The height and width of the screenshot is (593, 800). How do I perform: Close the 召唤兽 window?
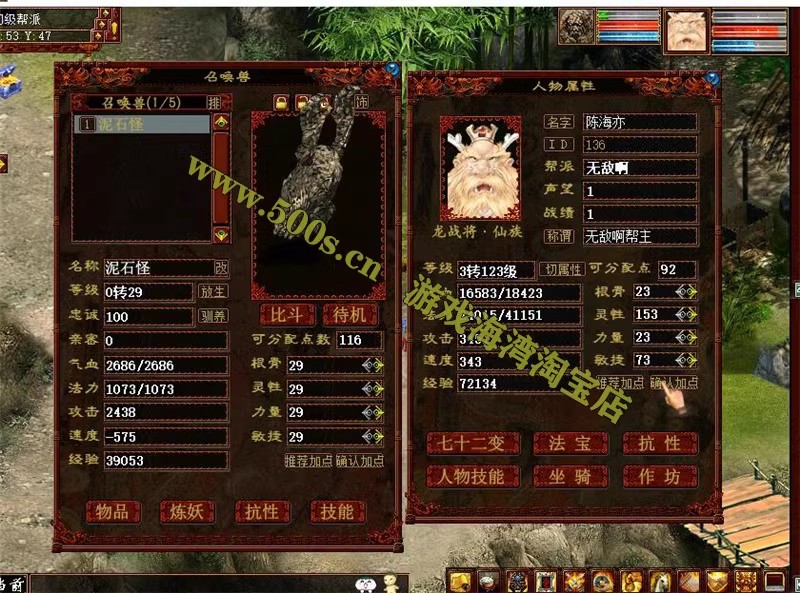(392, 70)
